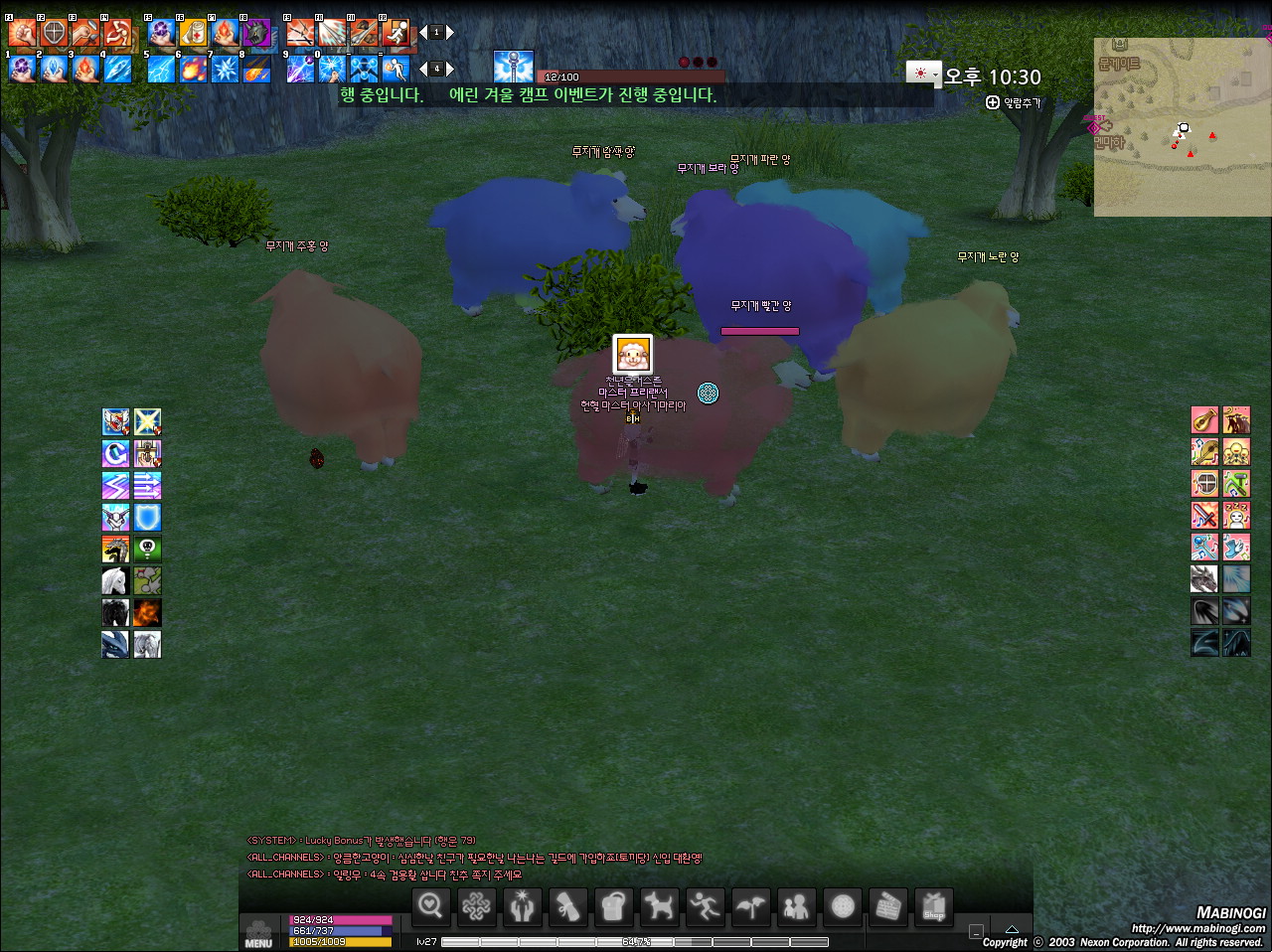This screenshot has width=1272, height=952.
Task: Expand the weather forecast dropdown arrow
Action: (935, 74)
